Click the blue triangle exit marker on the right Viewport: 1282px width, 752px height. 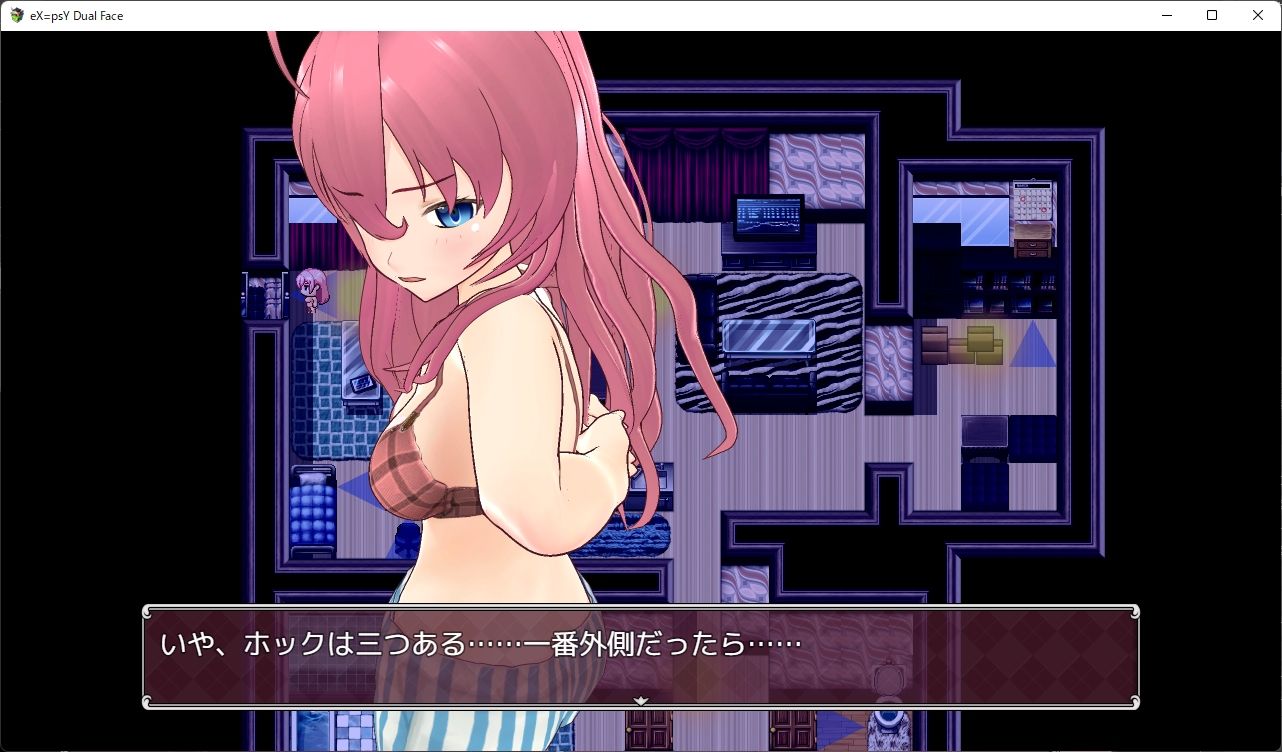point(1034,347)
